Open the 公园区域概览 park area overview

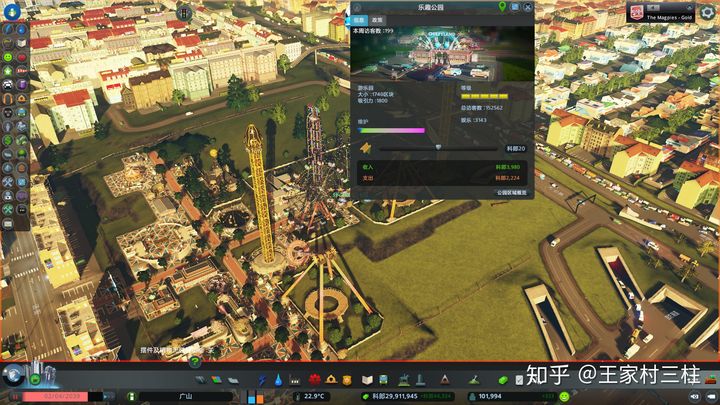pyautogui.click(x=511, y=192)
